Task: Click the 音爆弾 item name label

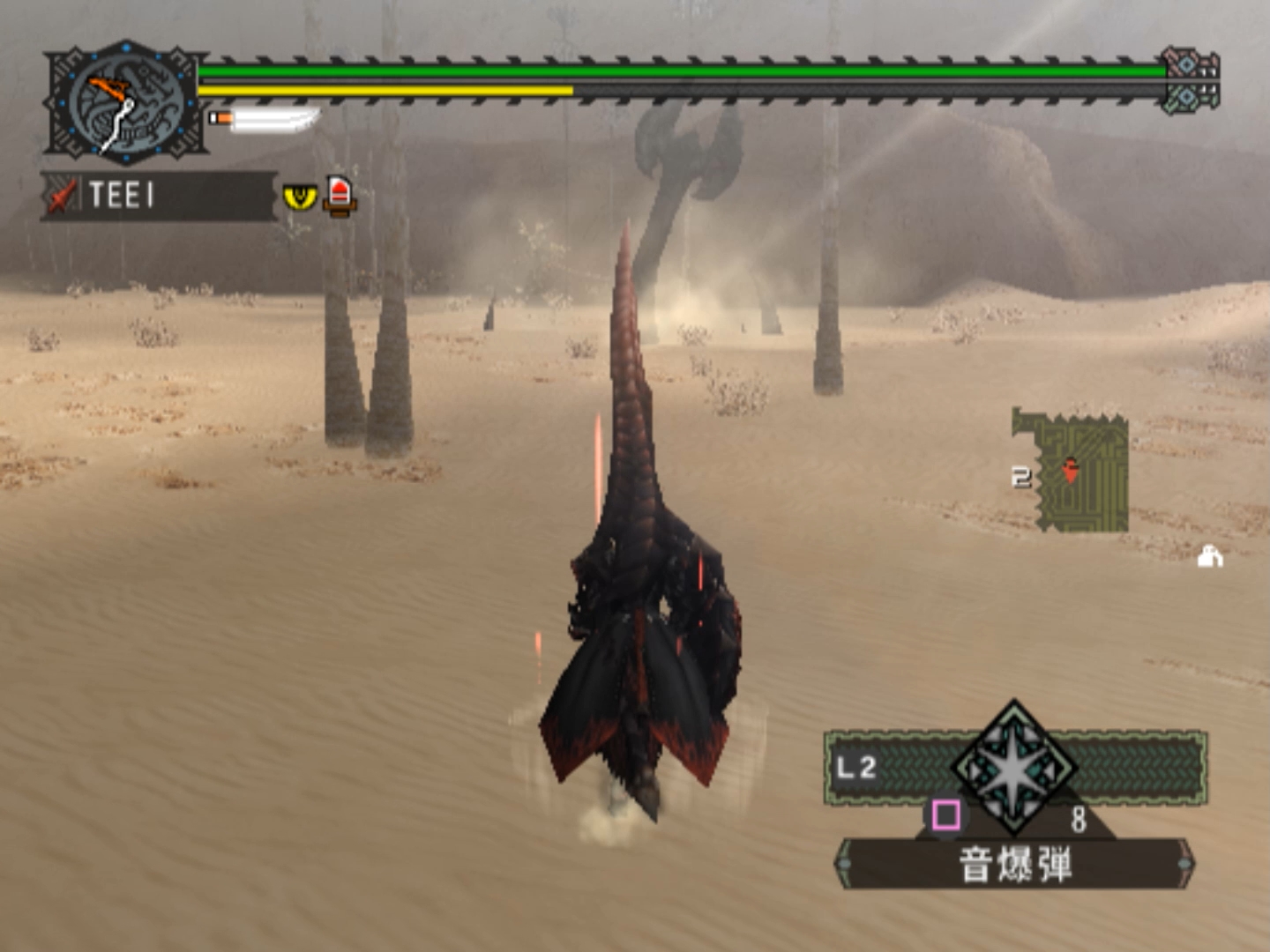Action: click(1015, 865)
